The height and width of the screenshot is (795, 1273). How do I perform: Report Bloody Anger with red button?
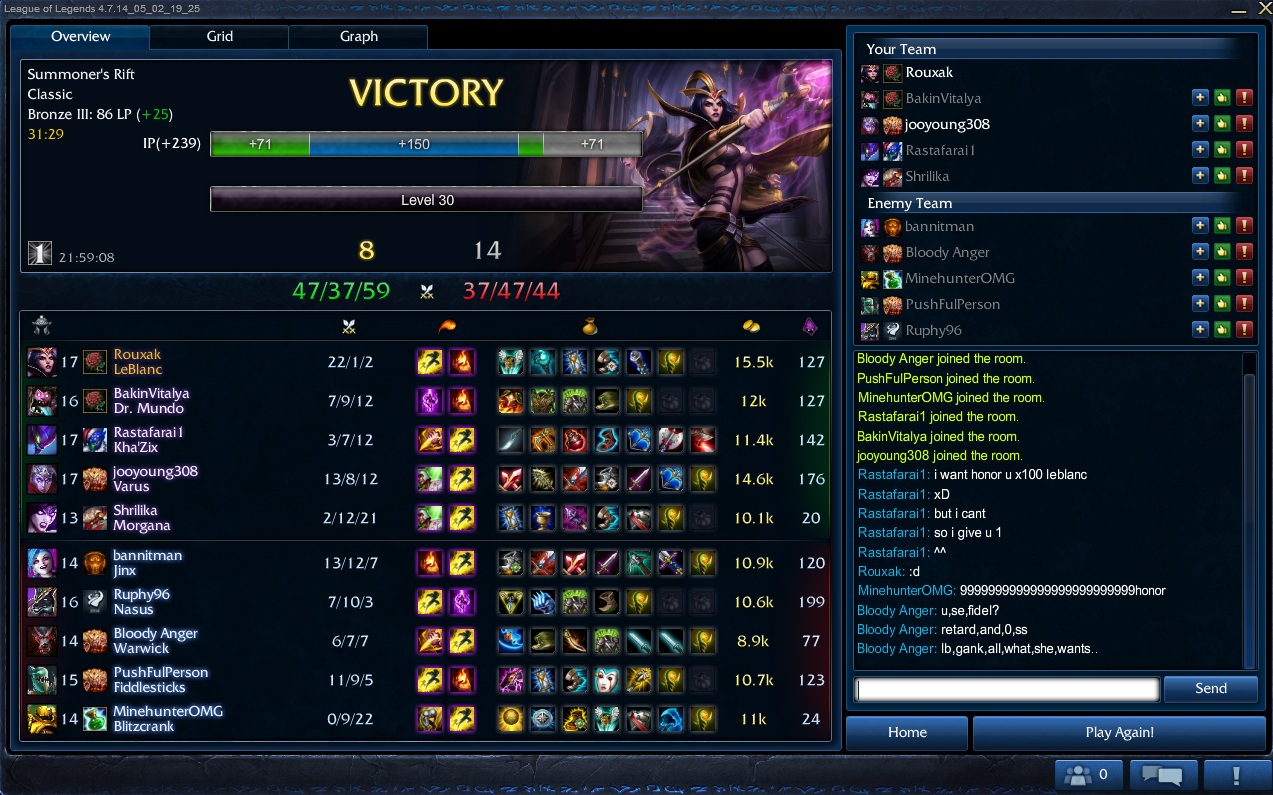1244,252
